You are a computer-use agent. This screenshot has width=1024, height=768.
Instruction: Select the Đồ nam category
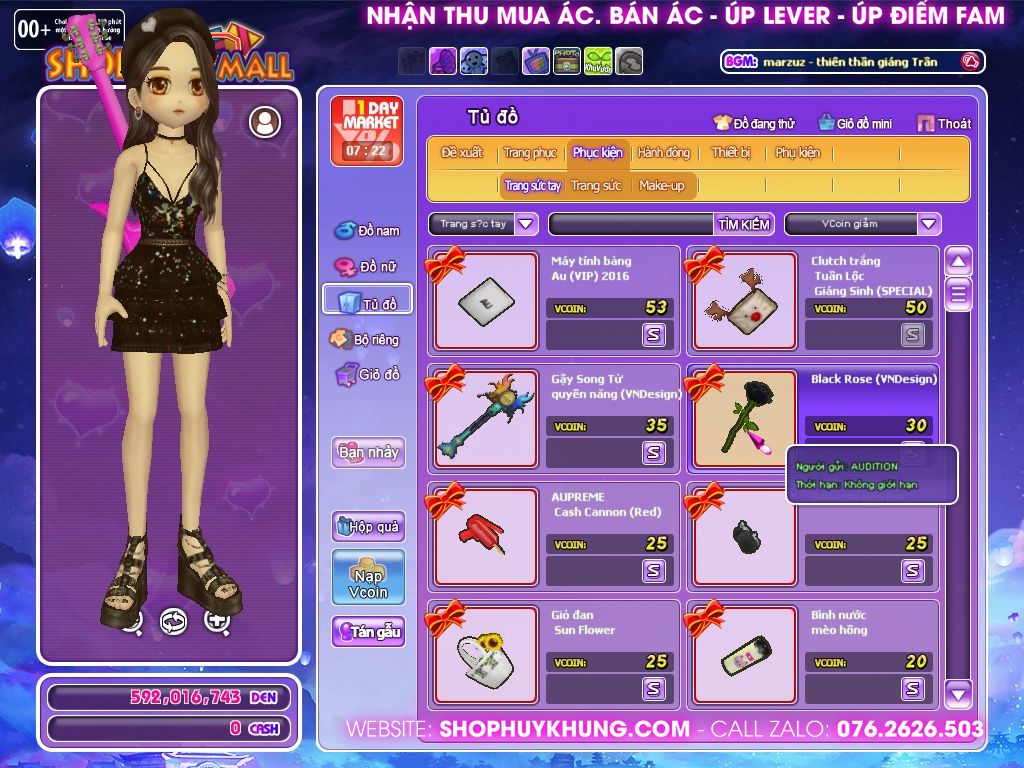tap(367, 231)
